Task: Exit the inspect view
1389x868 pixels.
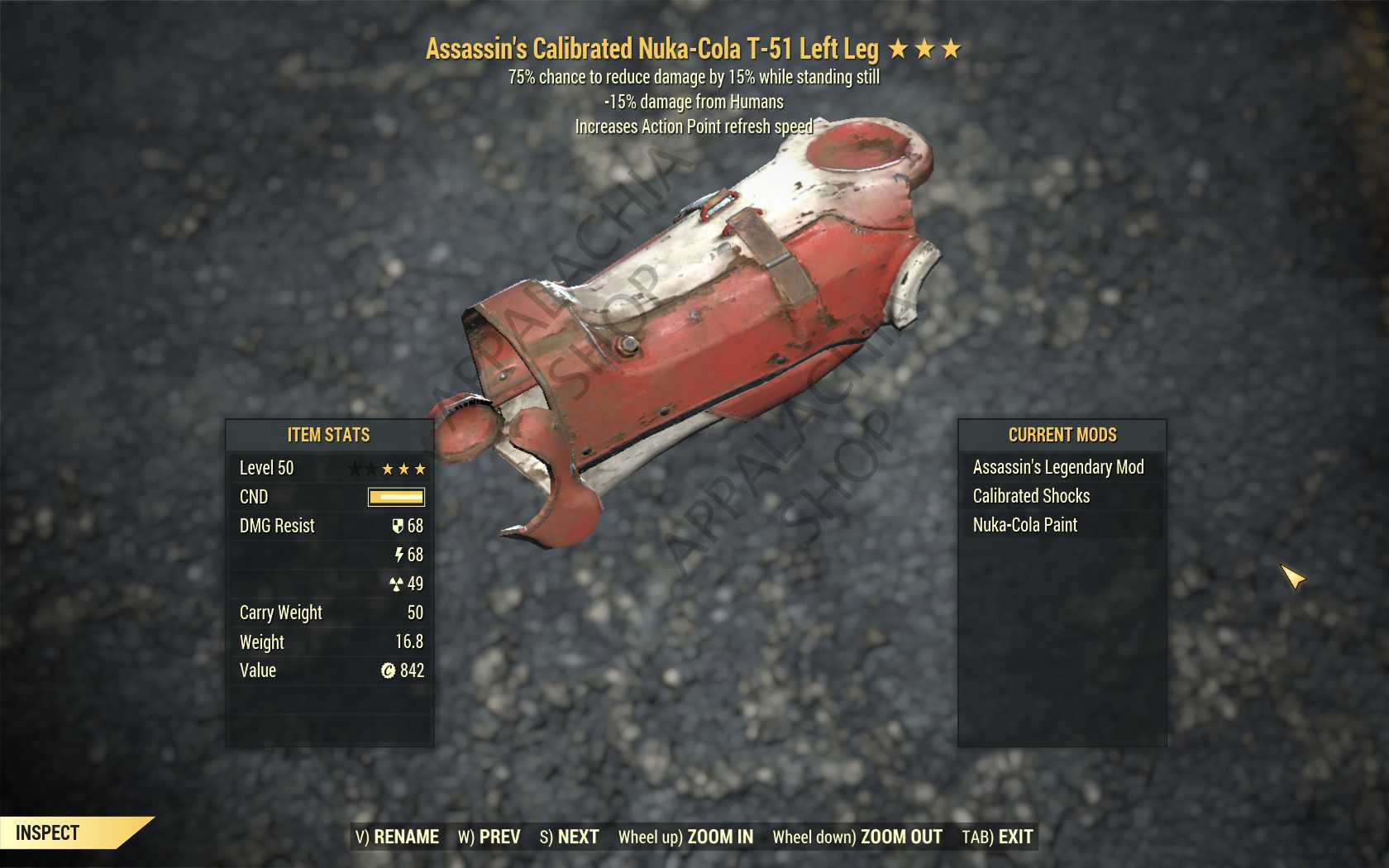Action: [x=997, y=837]
